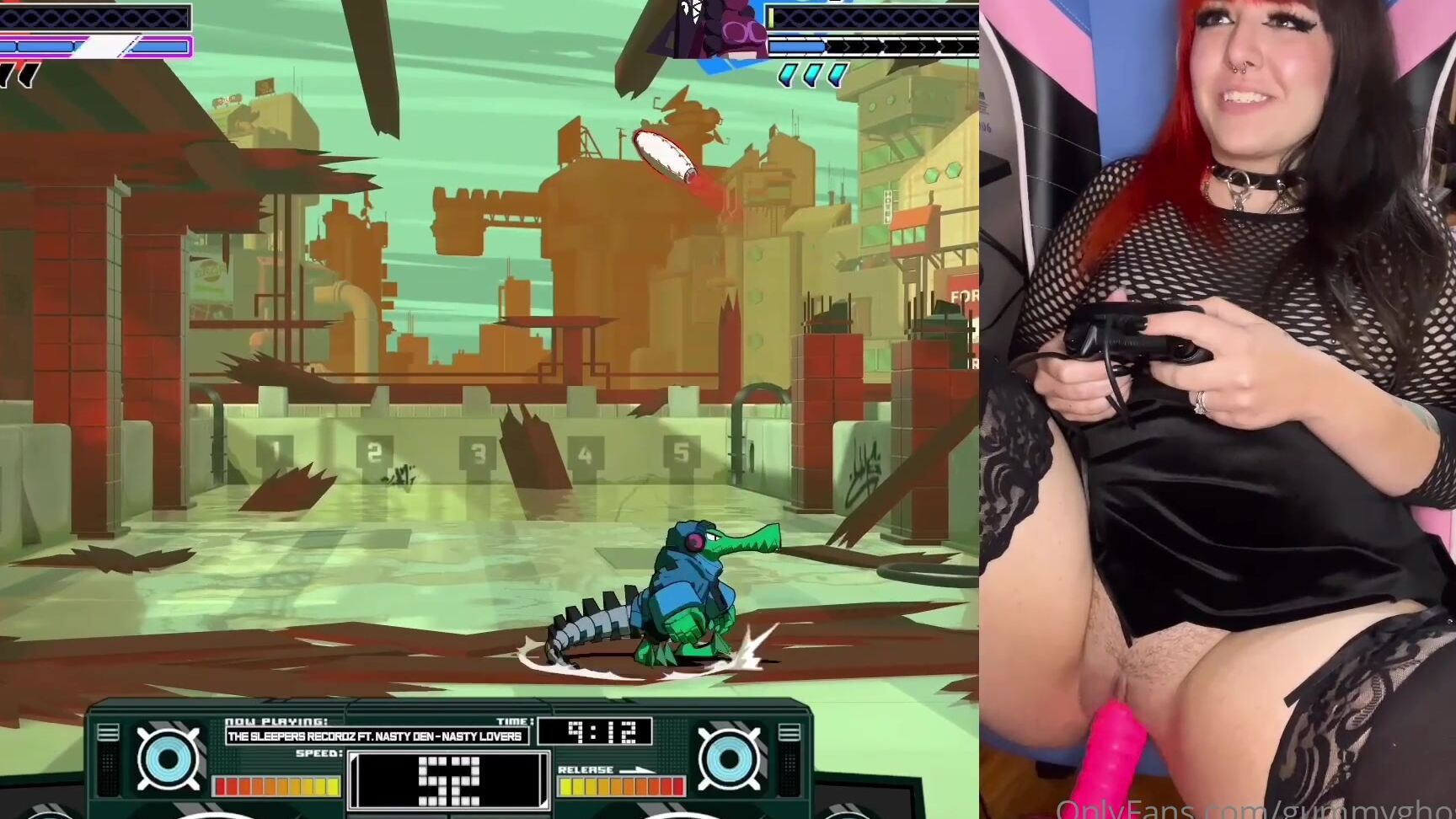Click the player two triple arrows icon

[x=809, y=76]
